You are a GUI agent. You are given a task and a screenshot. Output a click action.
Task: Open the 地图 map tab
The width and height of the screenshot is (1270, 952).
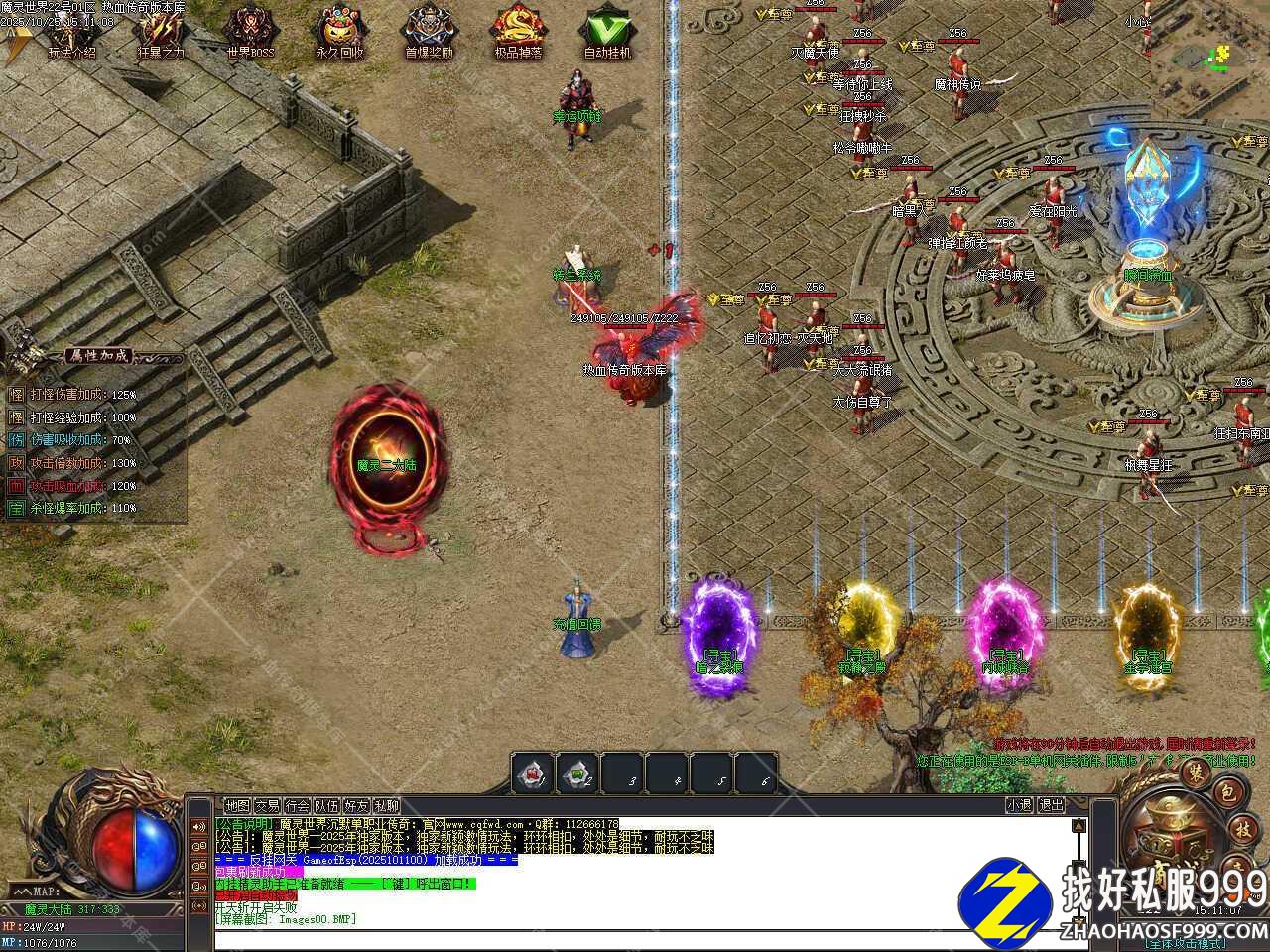[x=237, y=806]
